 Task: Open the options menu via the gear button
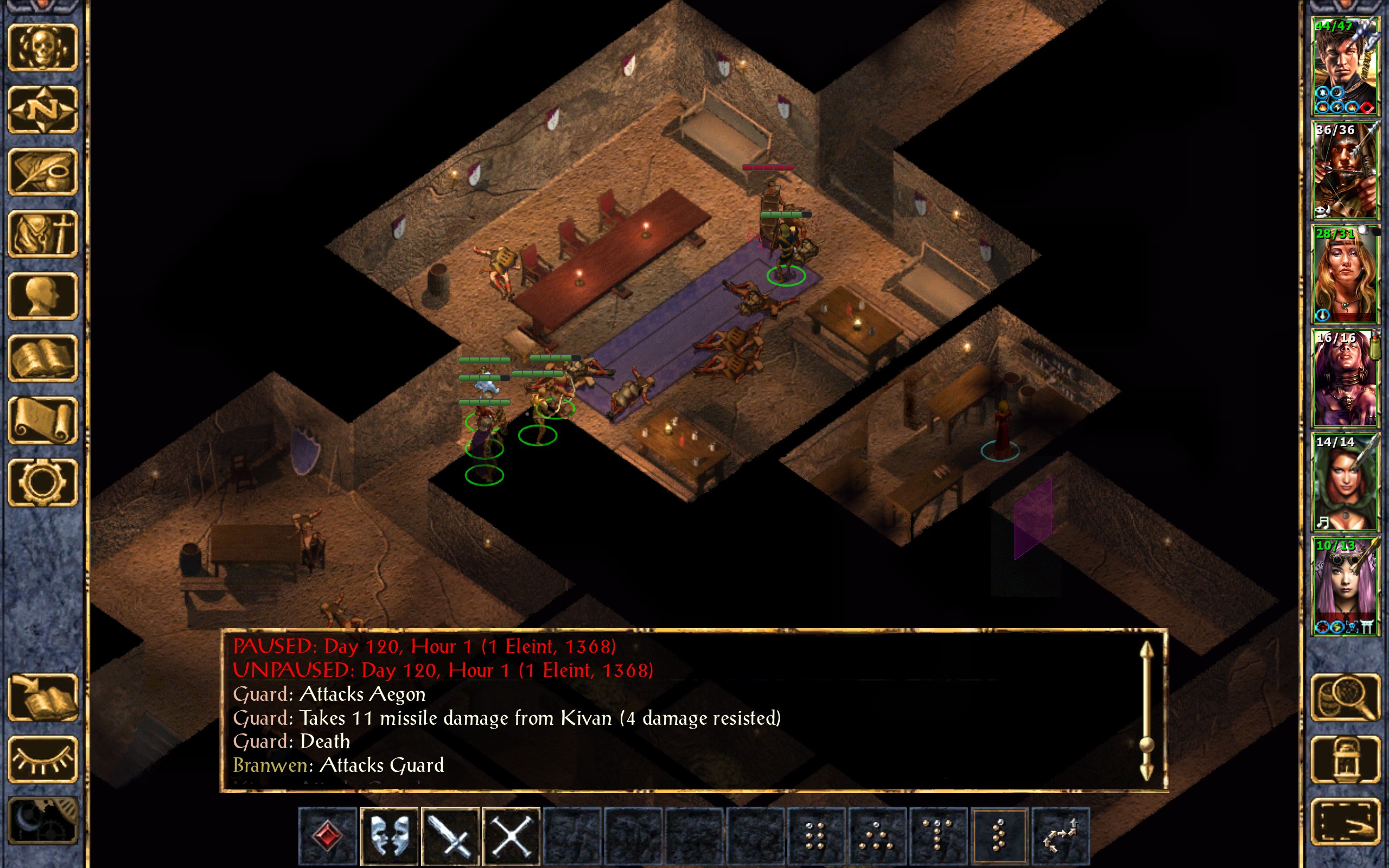42,482
